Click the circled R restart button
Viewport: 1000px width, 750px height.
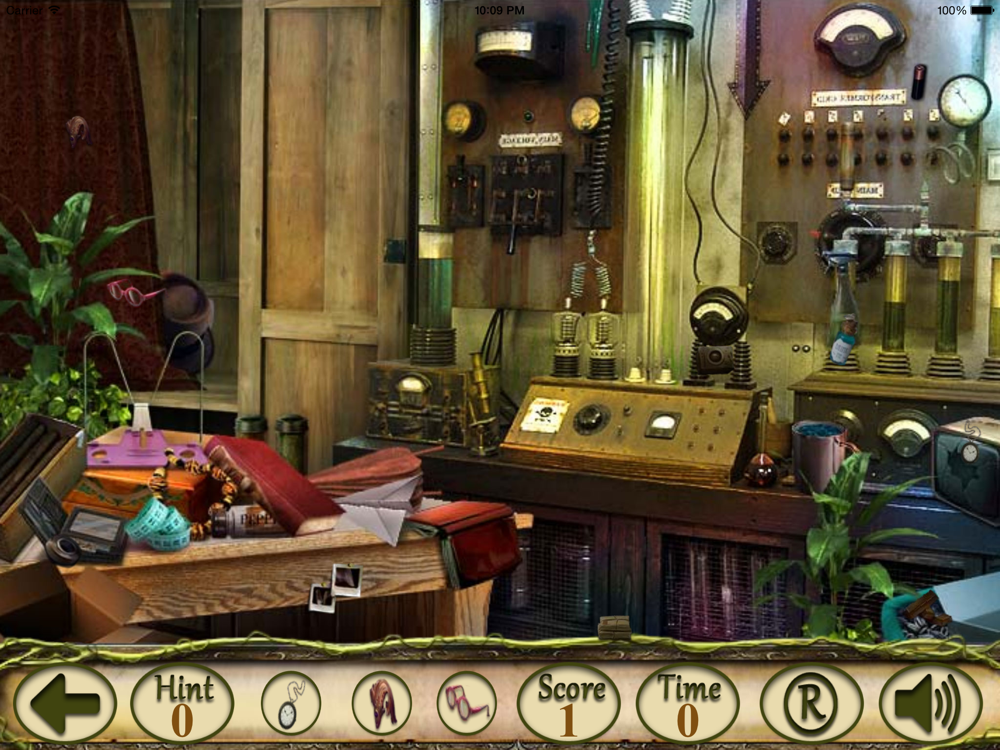pos(811,704)
